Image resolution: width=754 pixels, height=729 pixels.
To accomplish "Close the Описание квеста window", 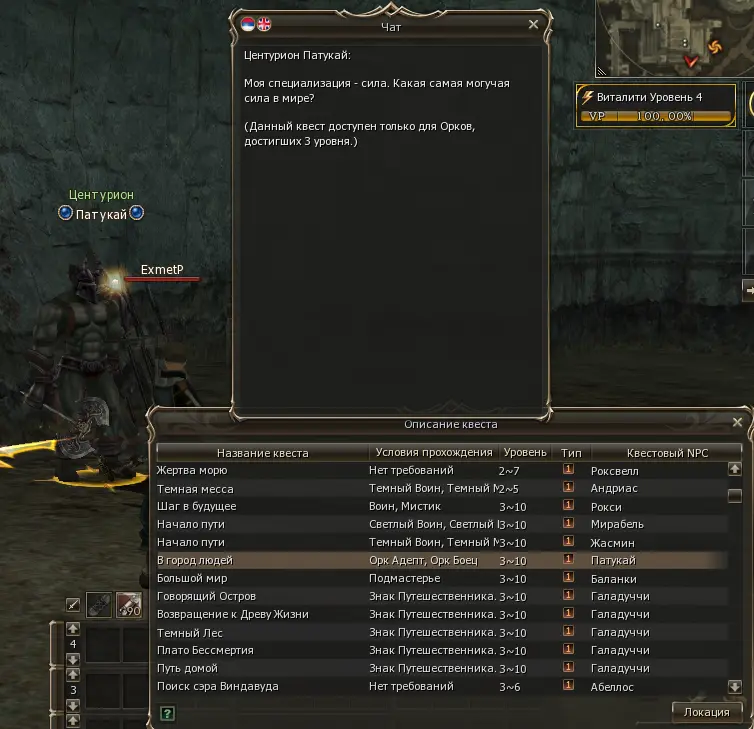I will tap(737, 423).
